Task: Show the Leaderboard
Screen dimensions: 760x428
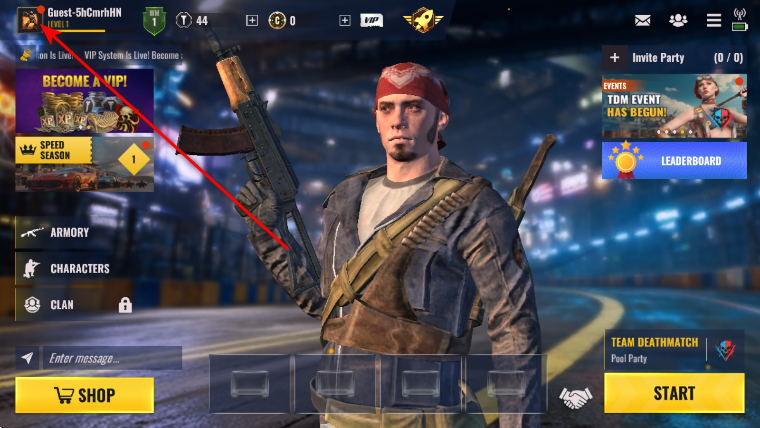Action: pos(673,160)
